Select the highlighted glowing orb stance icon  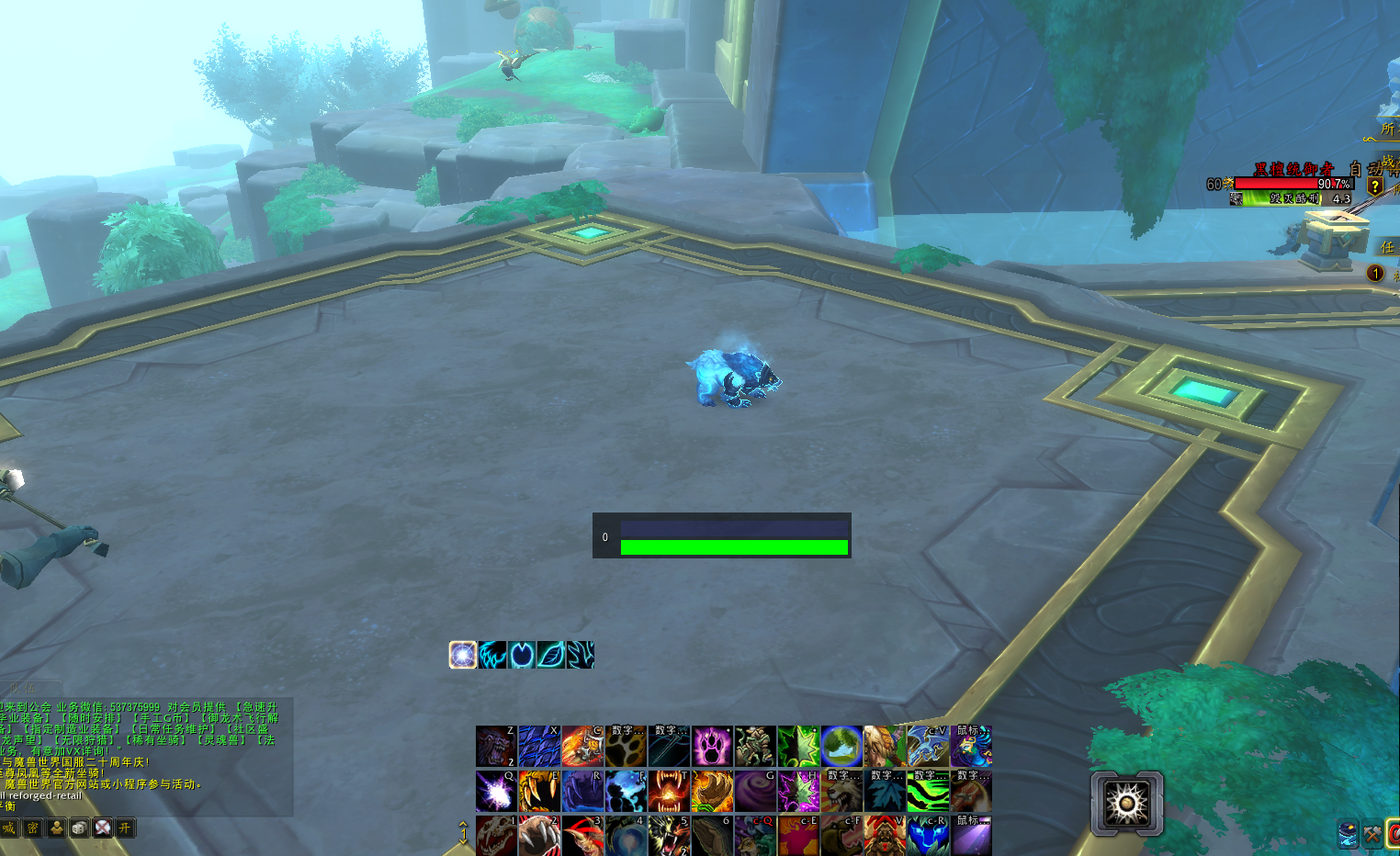463,655
